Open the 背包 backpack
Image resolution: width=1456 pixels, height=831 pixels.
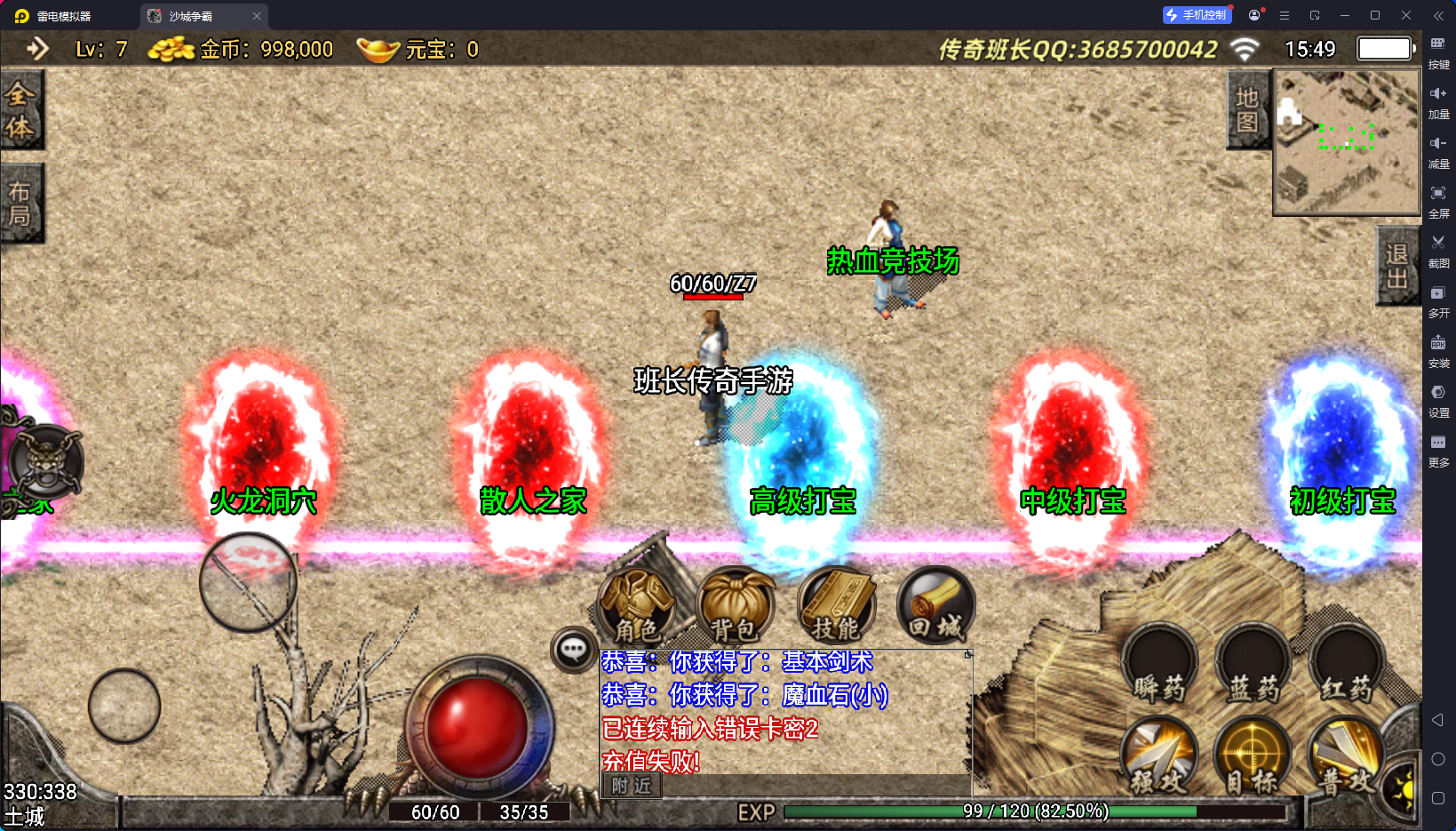[735, 608]
